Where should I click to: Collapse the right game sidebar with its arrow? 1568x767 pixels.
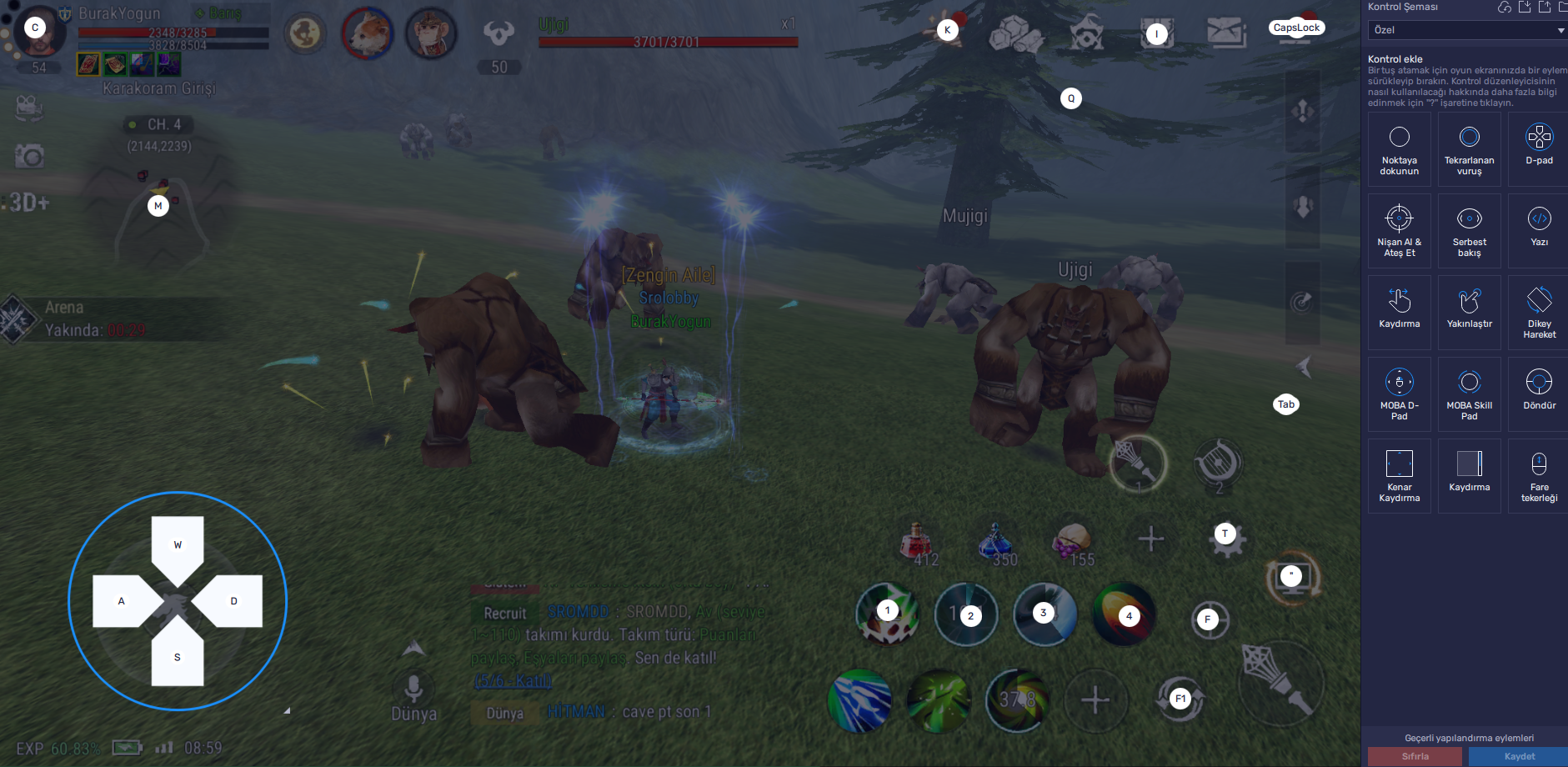click(1304, 364)
